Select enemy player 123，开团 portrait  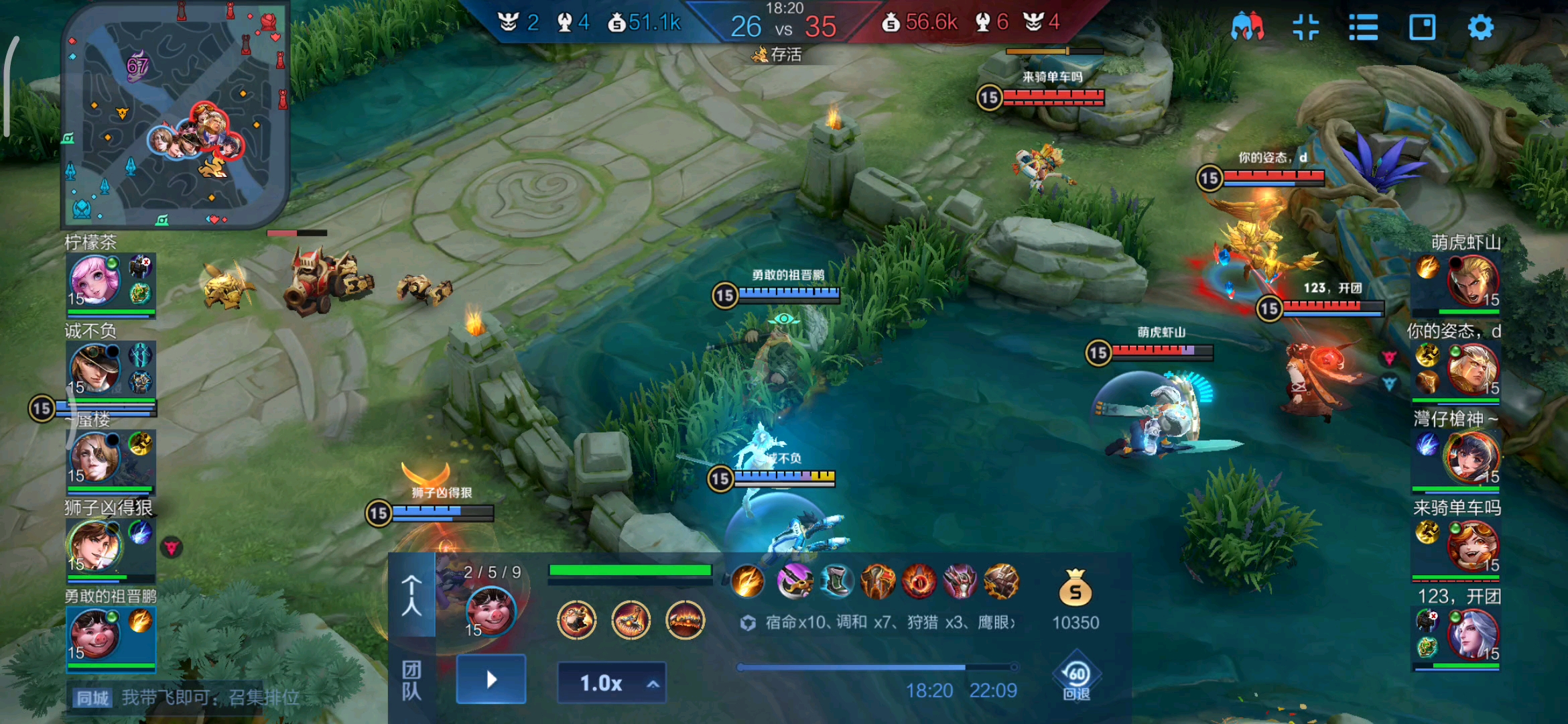tap(1472, 634)
